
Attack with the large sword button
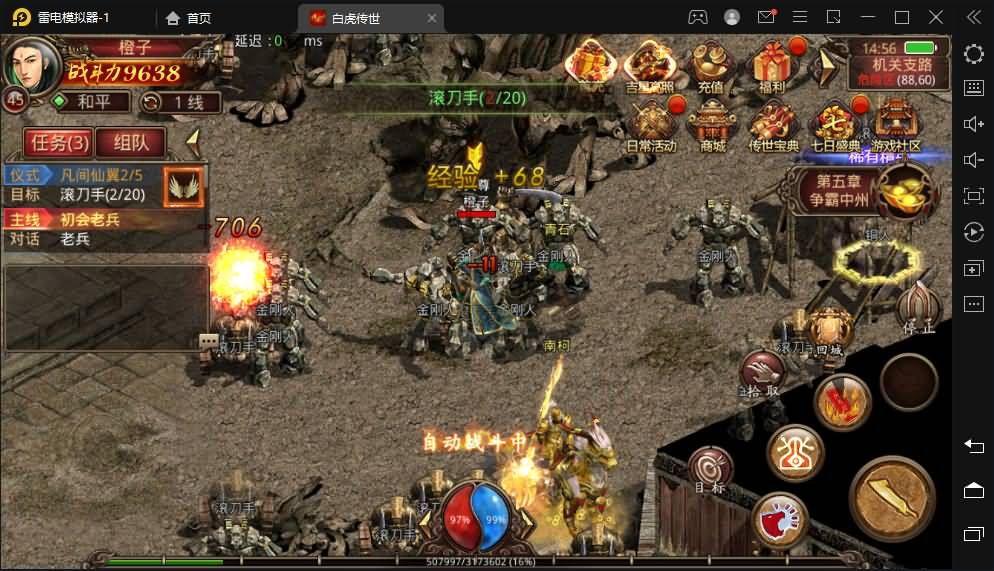tap(892, 498)
